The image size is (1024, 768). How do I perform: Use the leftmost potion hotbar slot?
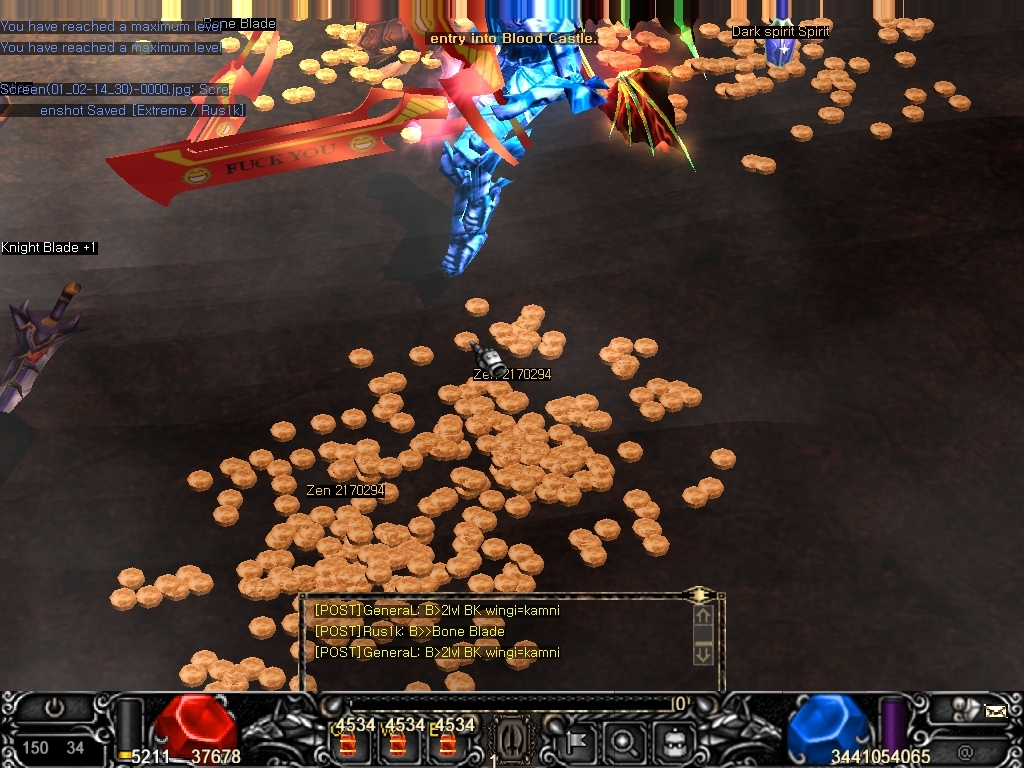pos(348,744)
